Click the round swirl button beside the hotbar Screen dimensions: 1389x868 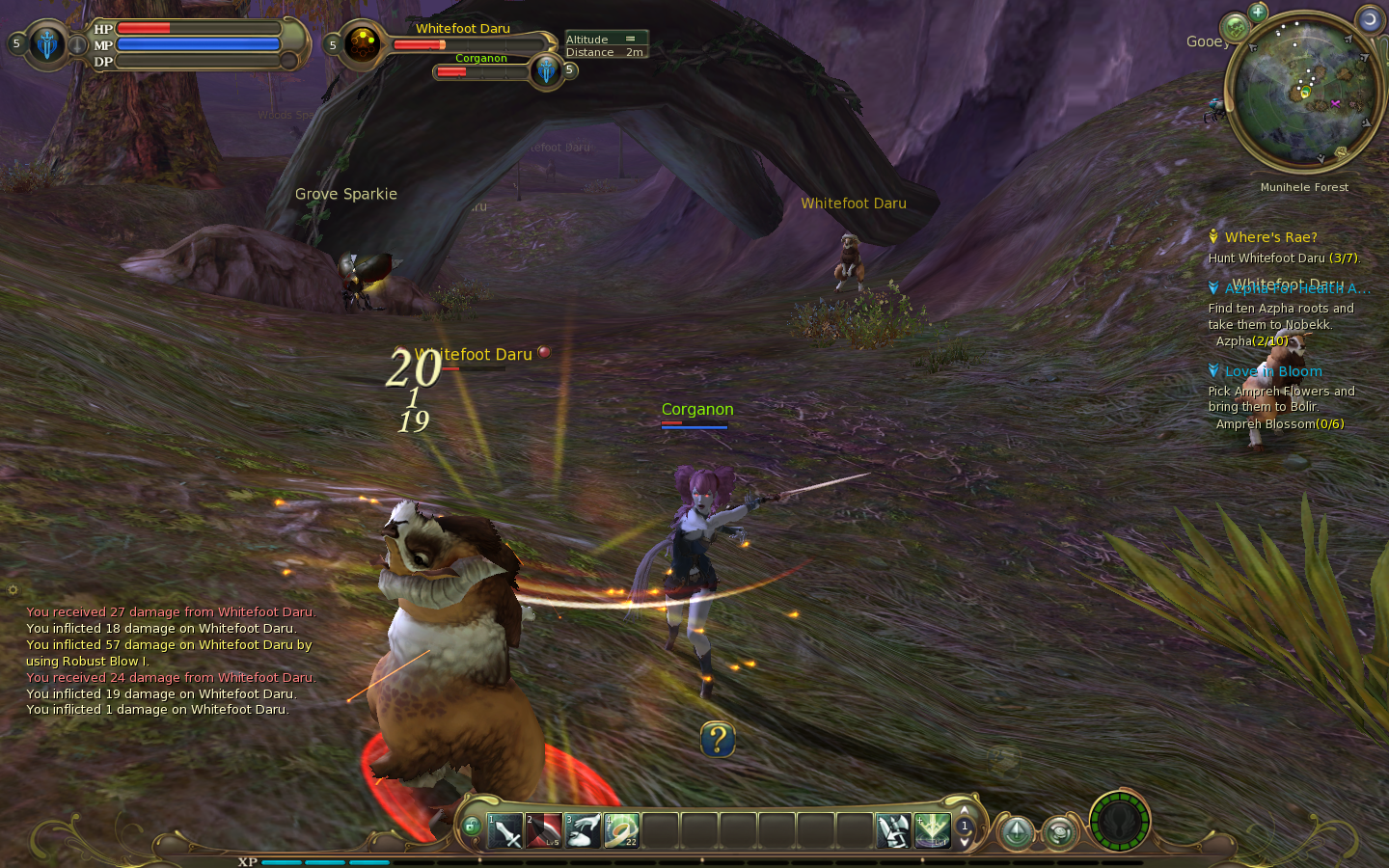(x=1059, y=831)
